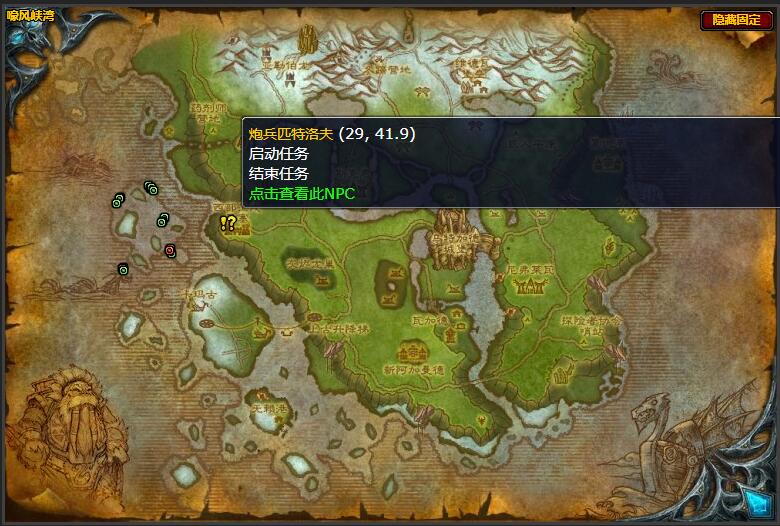The image size is (780, 526).
Task: Click the 隐藏固定 button
Action: click(x=737, y=20)
